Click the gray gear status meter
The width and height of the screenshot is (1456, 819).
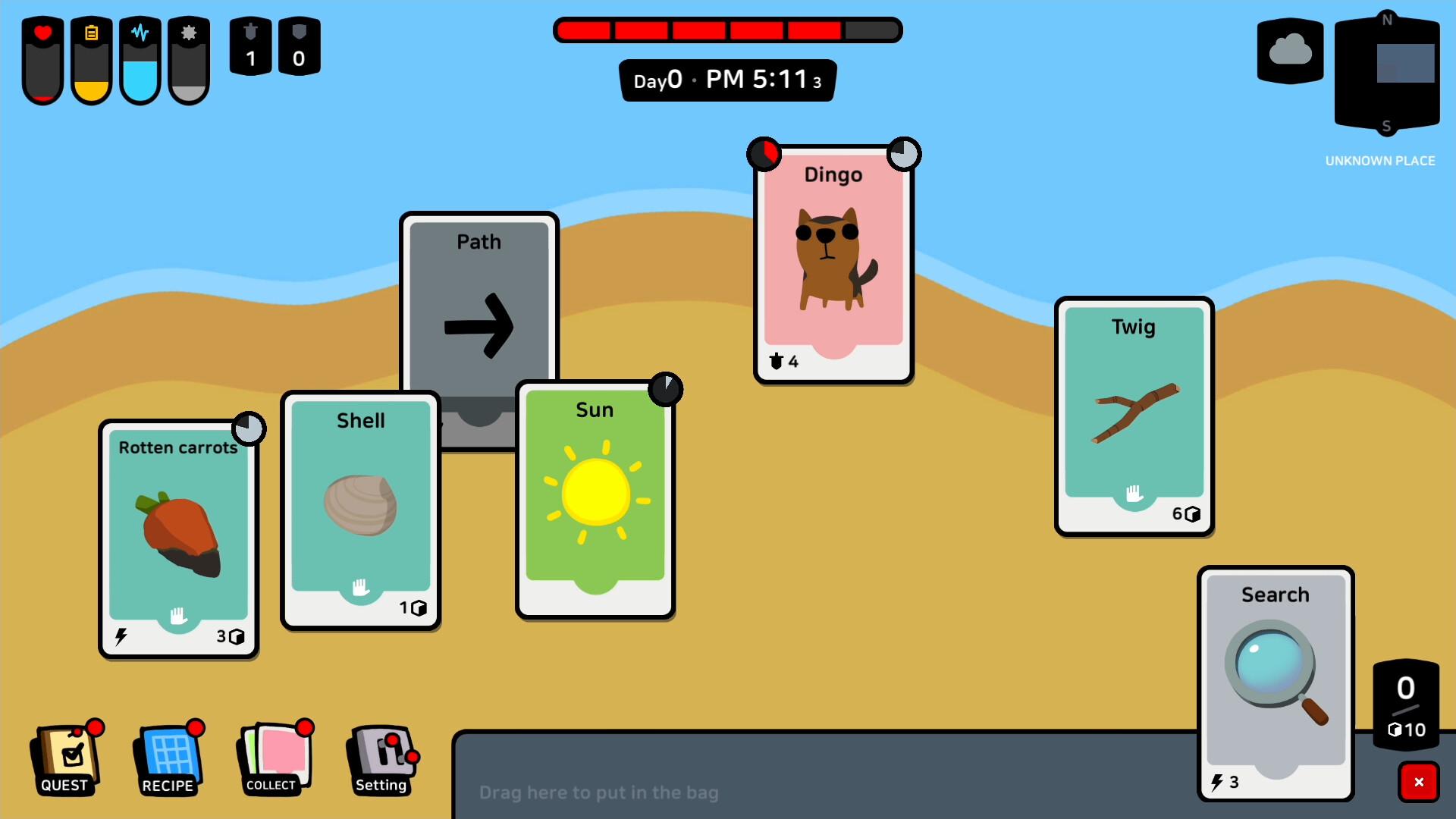(189, 59)
